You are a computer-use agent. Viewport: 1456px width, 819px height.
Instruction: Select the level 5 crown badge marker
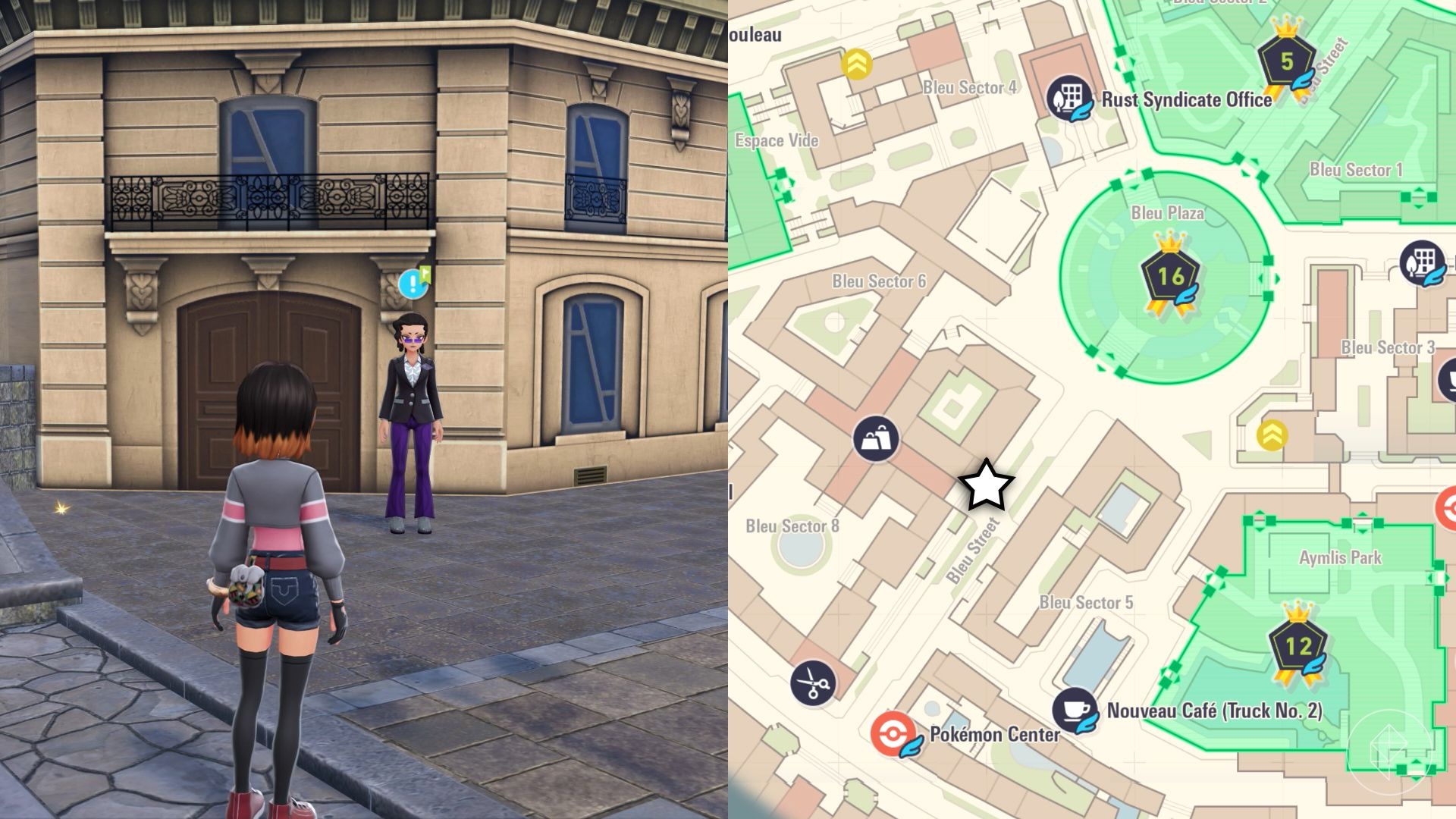point(1286,61)
